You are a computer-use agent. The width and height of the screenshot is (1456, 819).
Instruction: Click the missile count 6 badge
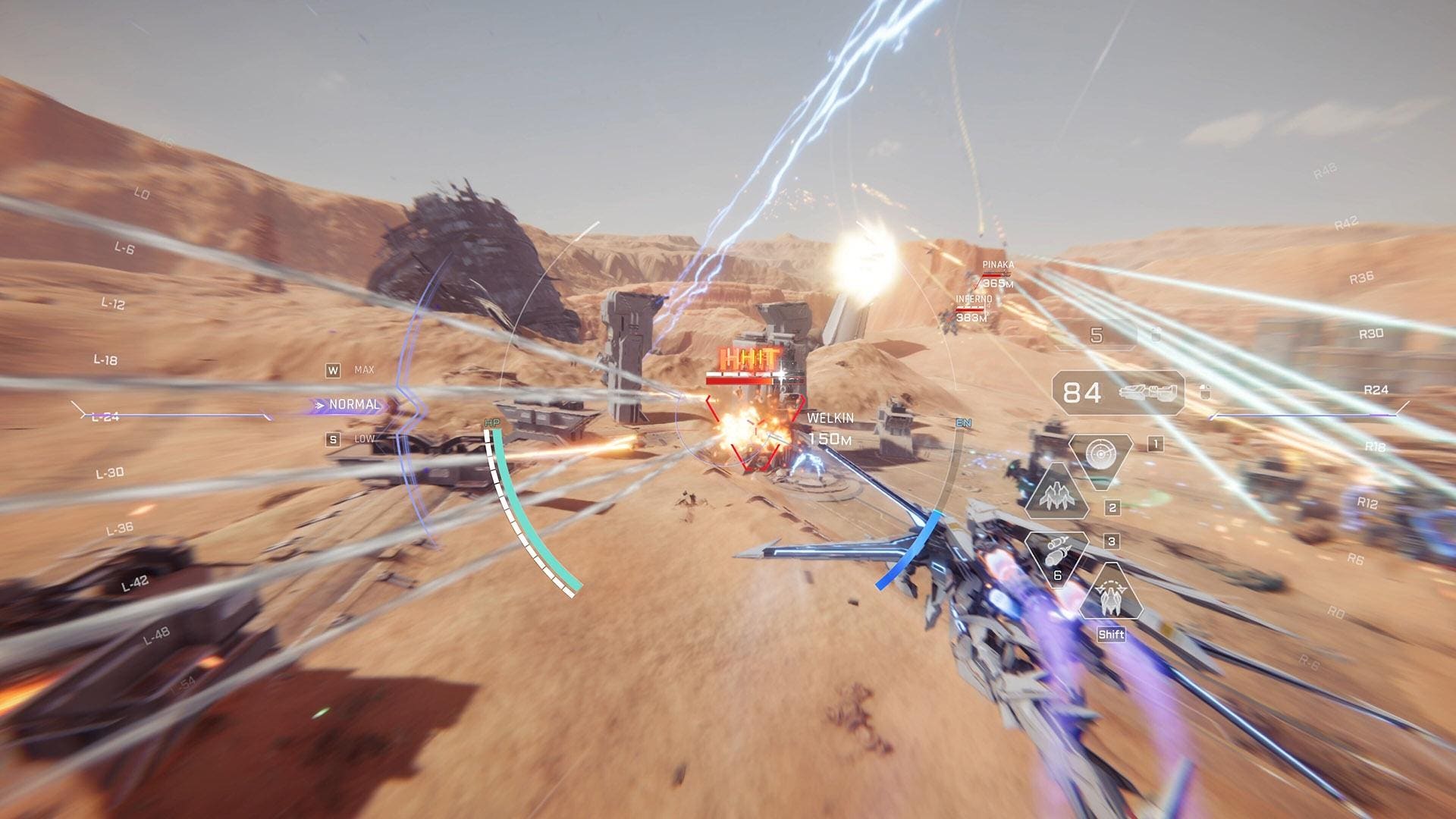(1058, 574)
